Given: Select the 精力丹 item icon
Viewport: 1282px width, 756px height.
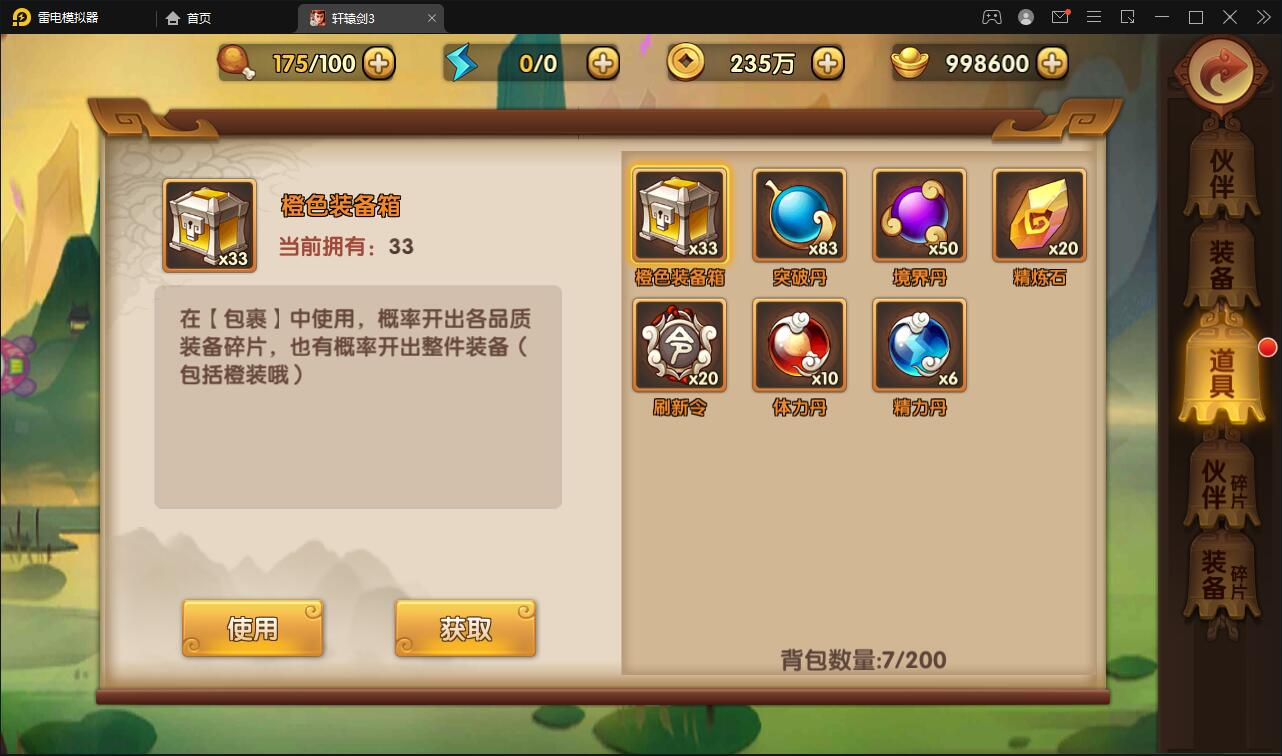Looking at the screenshot, I should (x=918, y=344).
